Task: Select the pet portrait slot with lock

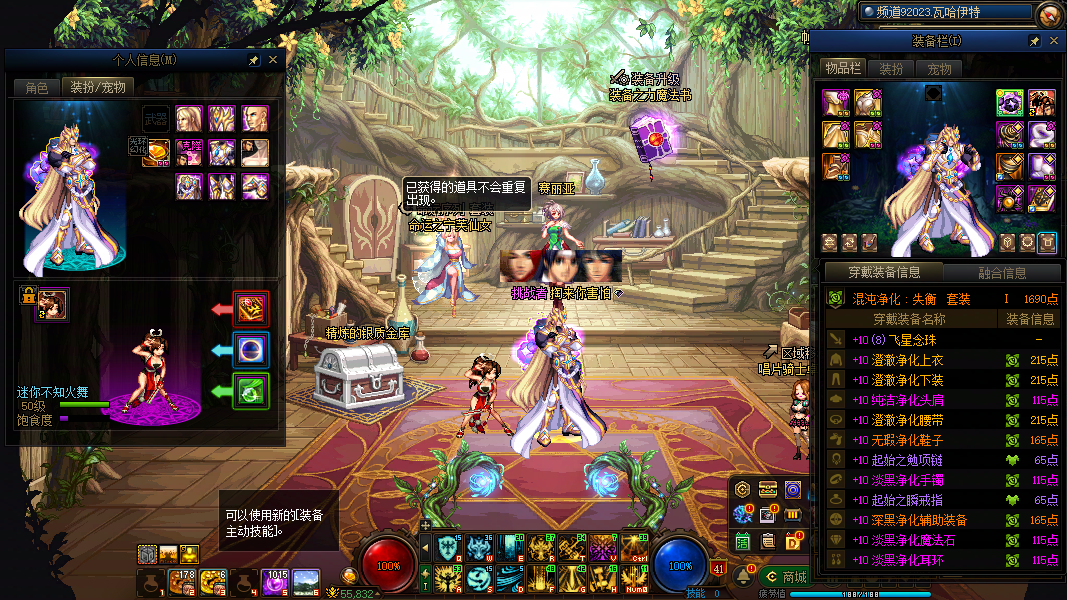Action: pyautogui.click(x=53, y=304)
